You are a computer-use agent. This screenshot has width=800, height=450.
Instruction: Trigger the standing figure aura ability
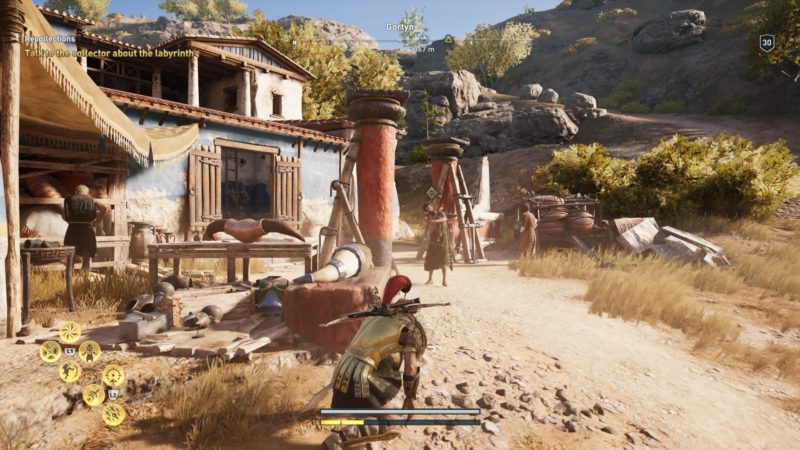click(x=90, y=351)
